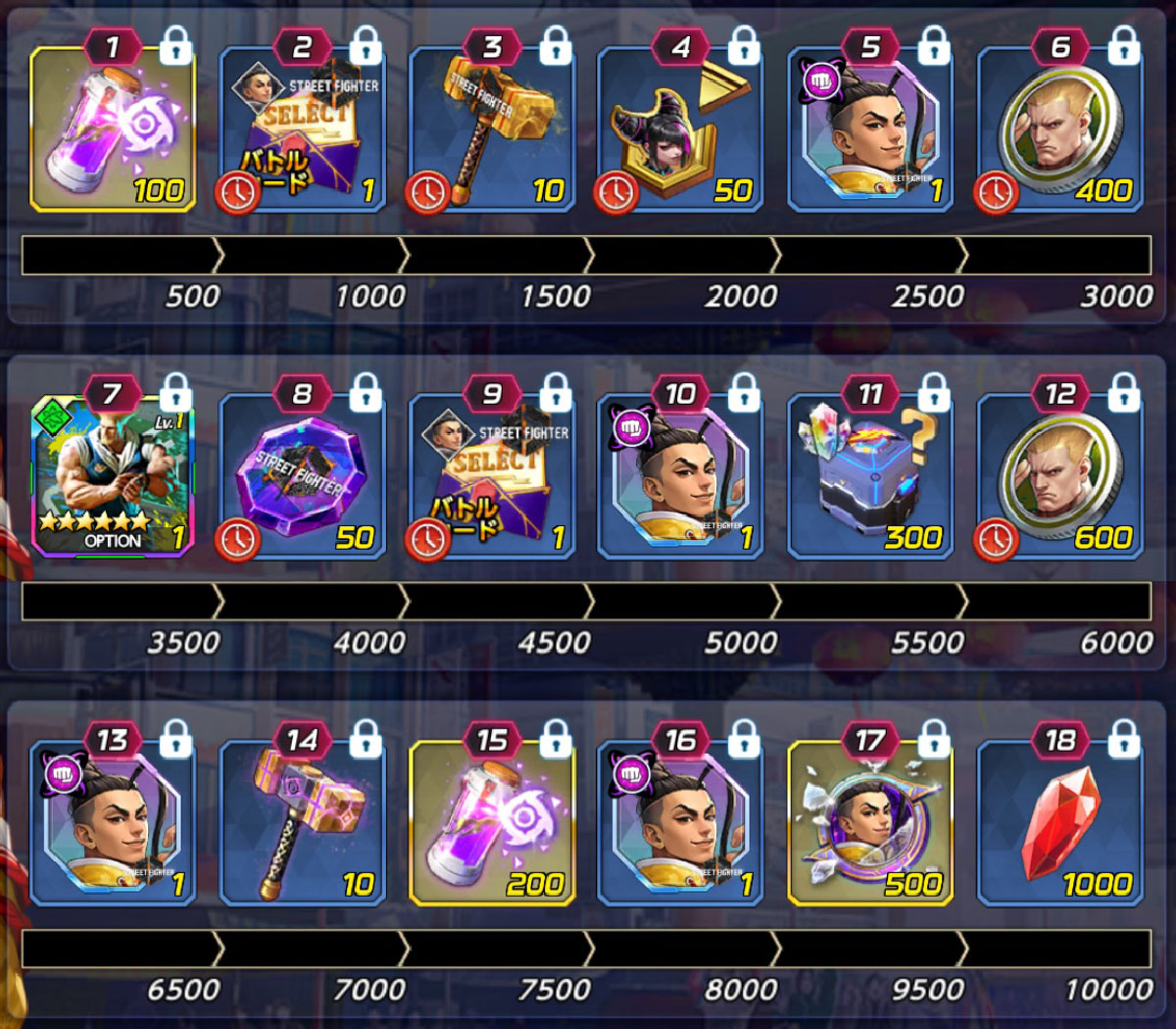Screen dimensions: 1176x1029
Task: Open reward 9 Select ticket envelope
Action: (492, 476)
